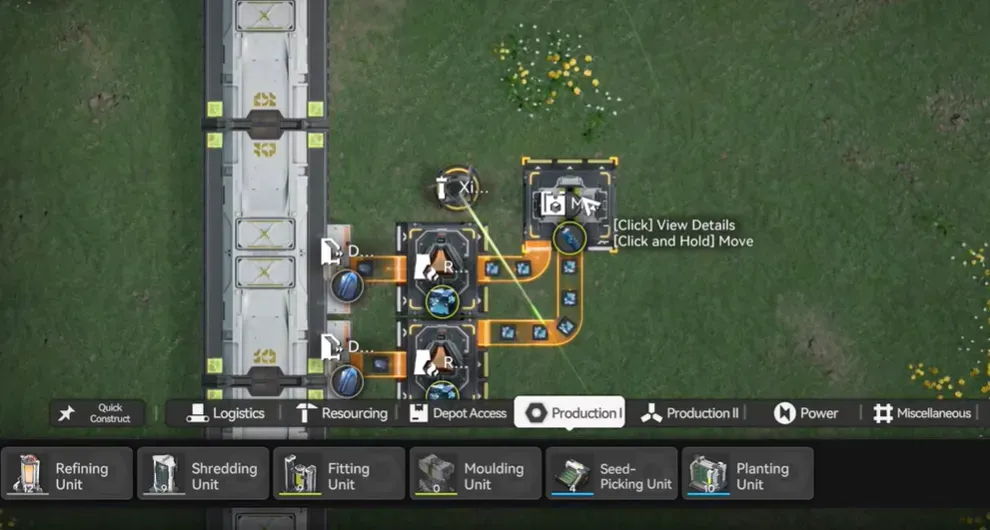Choose the Planting Unit building
This screenshot has width=990, height=530.
tap(748, 474)
